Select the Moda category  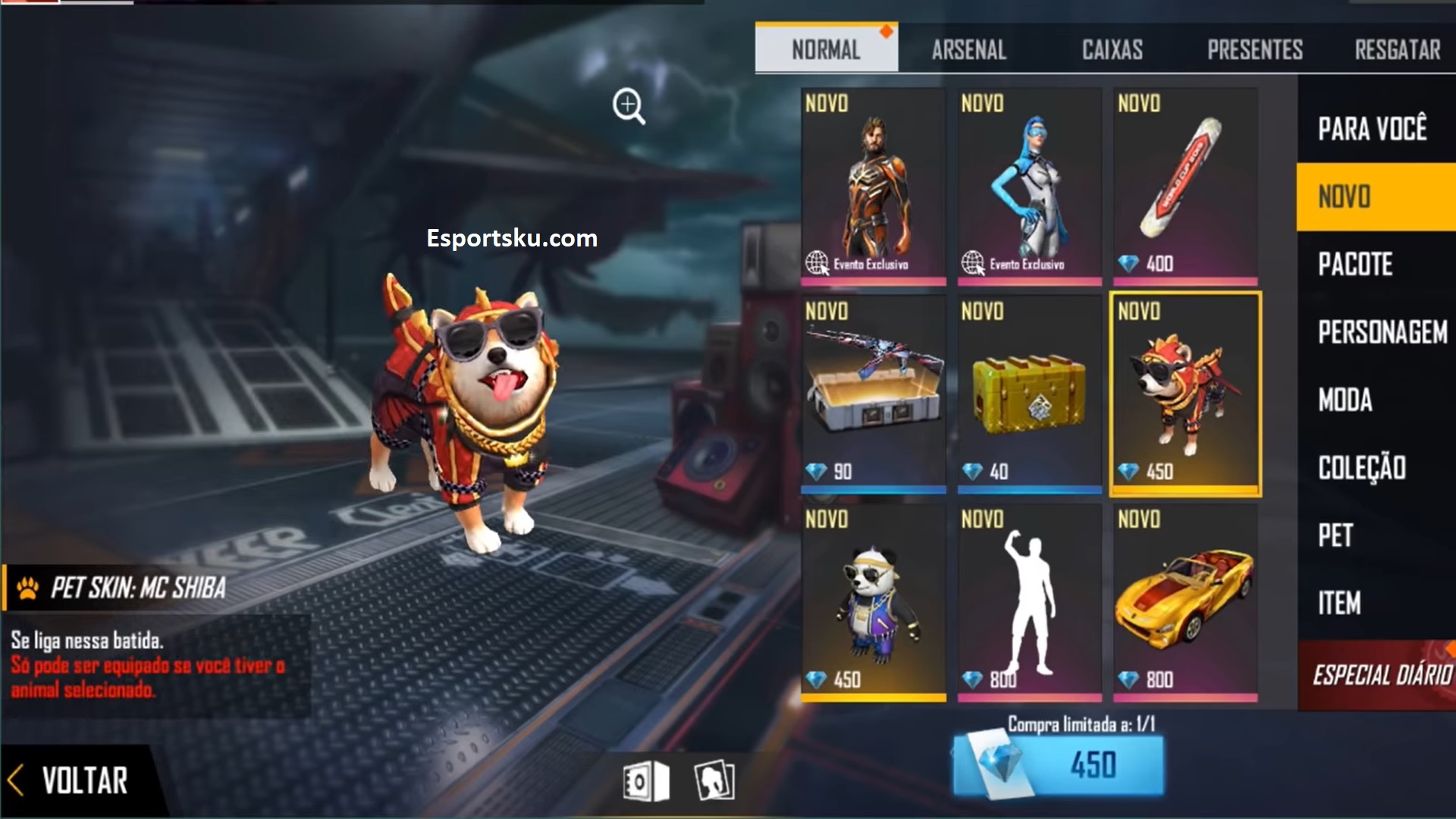coord(1345,400)
